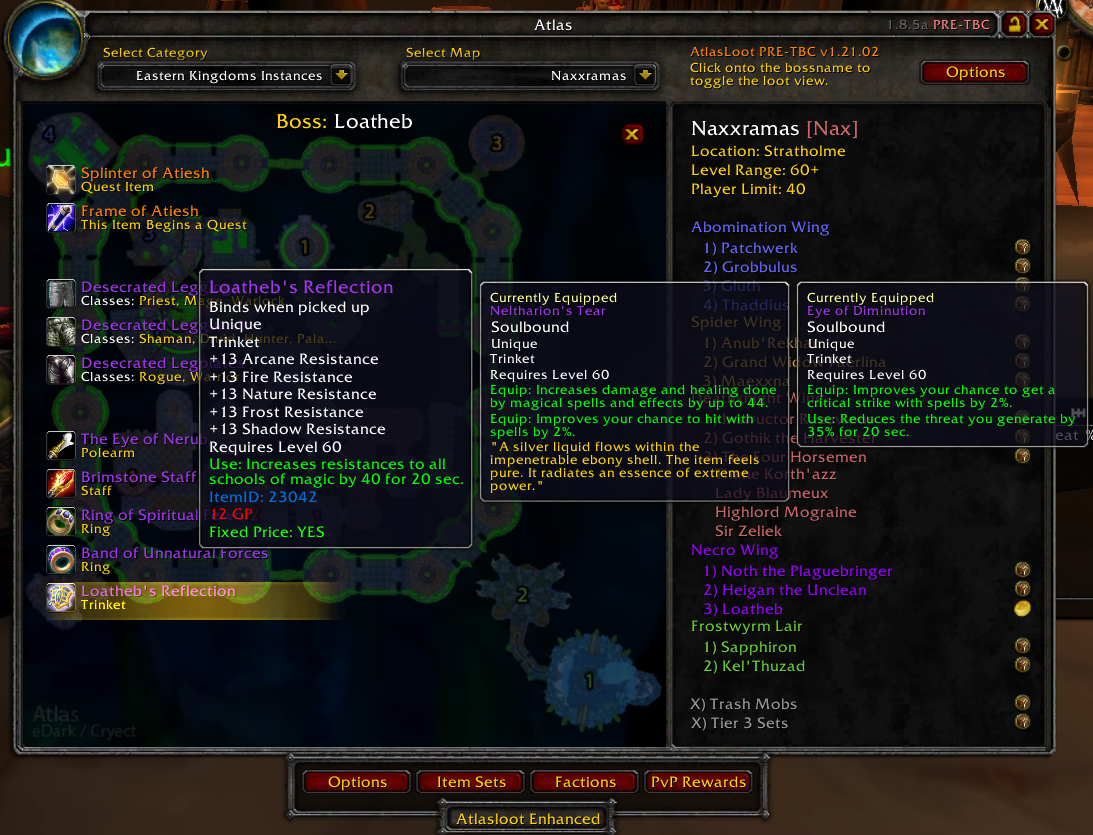Select the Brimstone Staff item
The image size is (1093, 835).
[138, 477]
